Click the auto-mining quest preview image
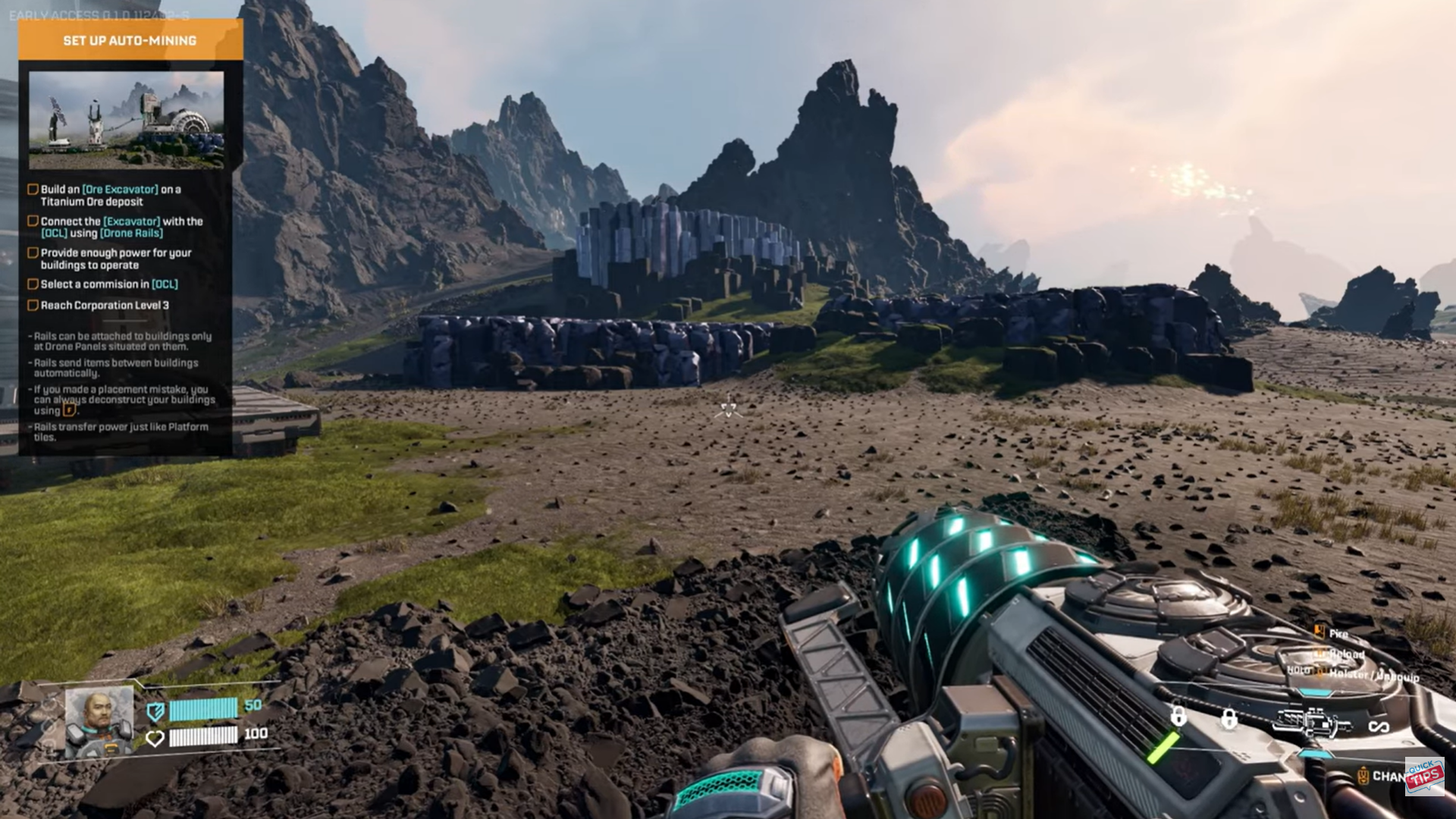This screenshot has height=819, width=1456. [x=126, y=120]
